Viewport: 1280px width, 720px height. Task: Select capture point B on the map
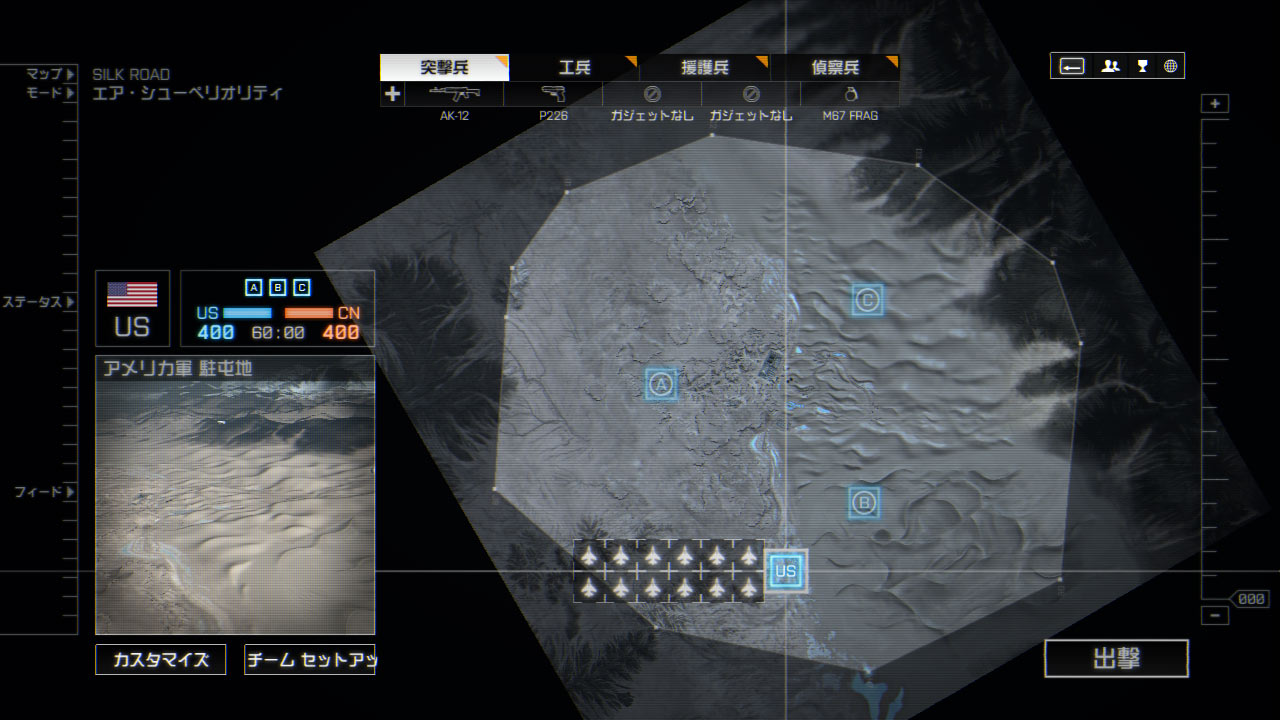(865, 502)
